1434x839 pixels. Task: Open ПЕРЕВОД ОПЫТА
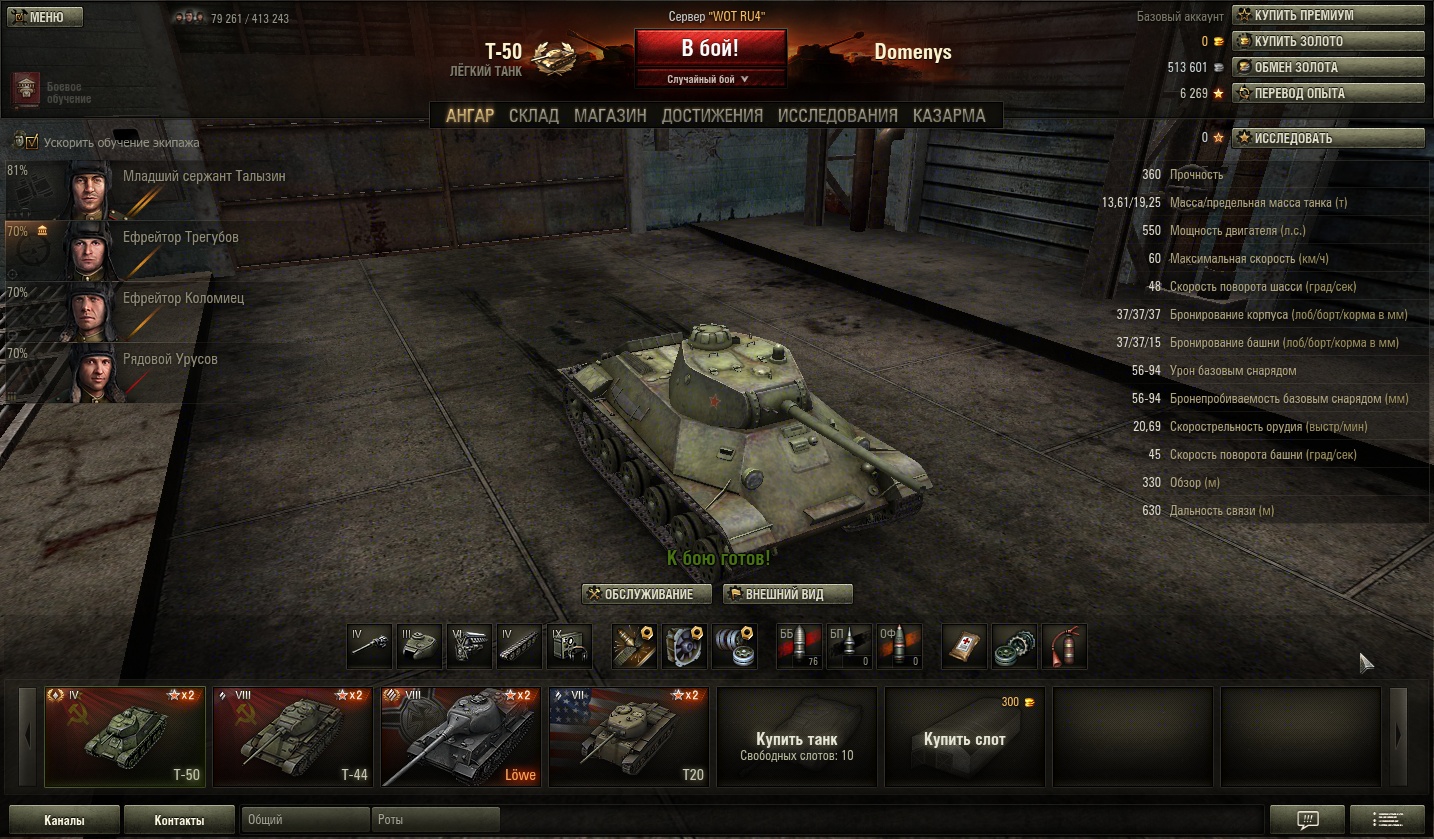[1328, 93]
